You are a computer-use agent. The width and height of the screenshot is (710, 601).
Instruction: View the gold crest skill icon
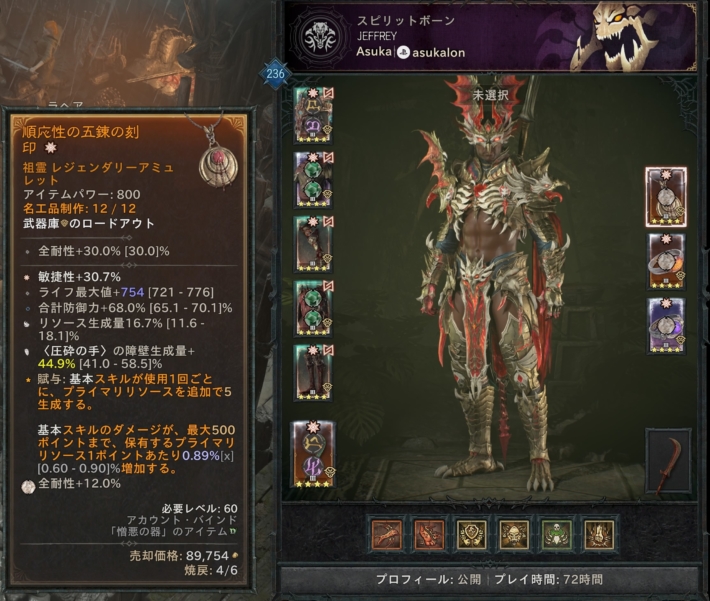coord(472,535)
